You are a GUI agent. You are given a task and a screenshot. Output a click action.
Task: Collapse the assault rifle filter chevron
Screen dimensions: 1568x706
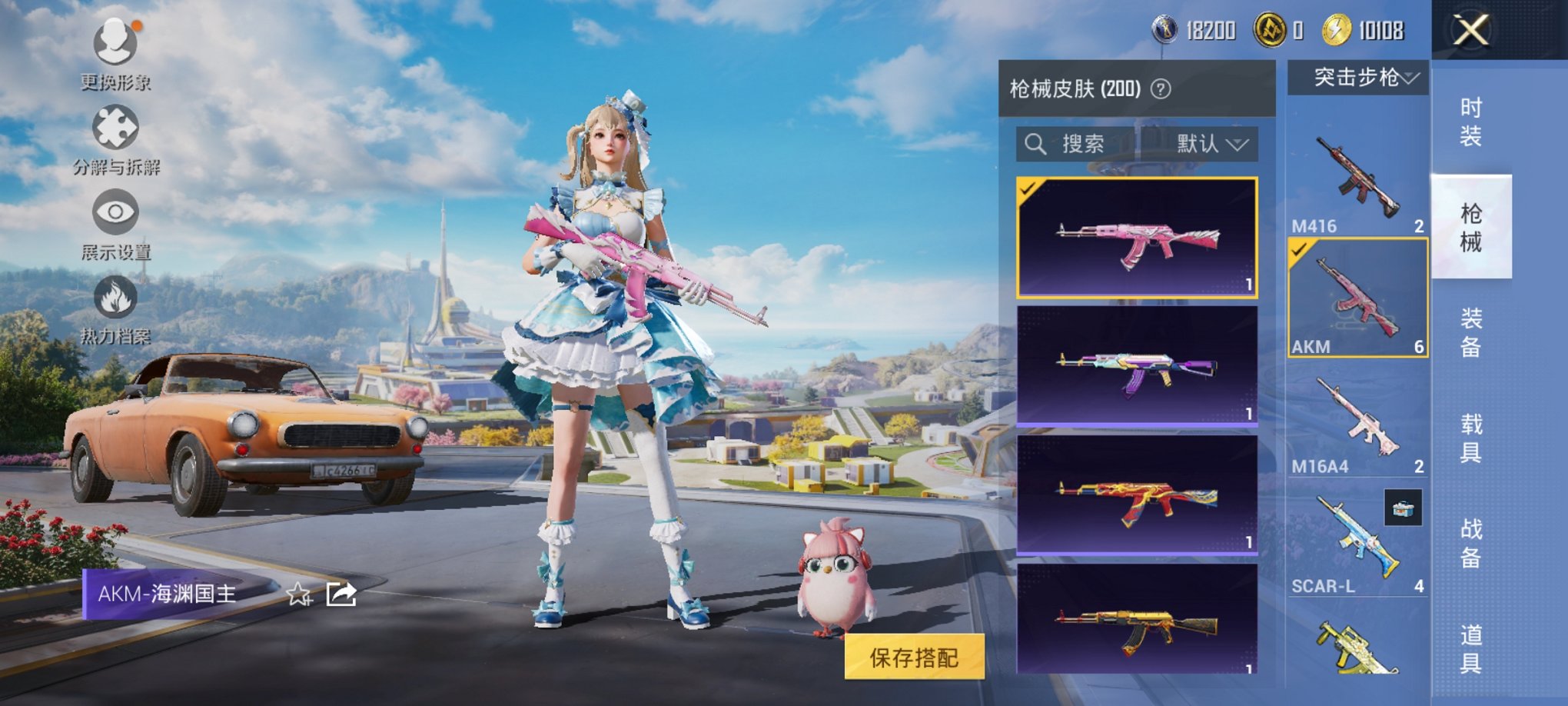click(1410, 77)
